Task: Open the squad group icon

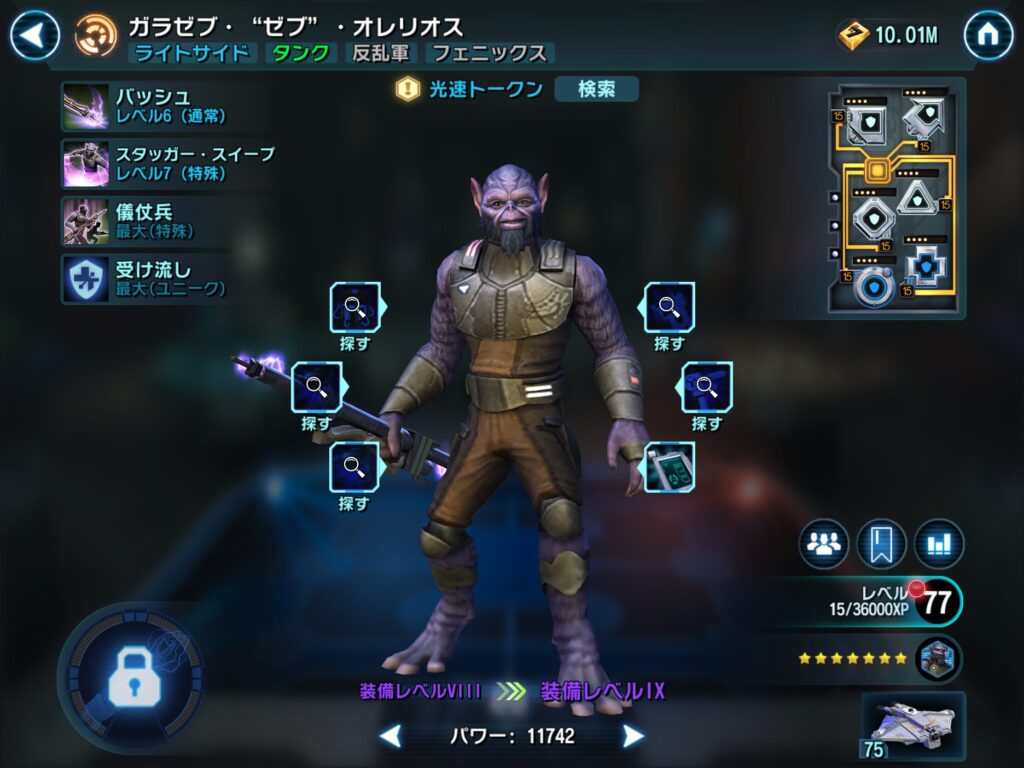Action: tap(824, 544)
